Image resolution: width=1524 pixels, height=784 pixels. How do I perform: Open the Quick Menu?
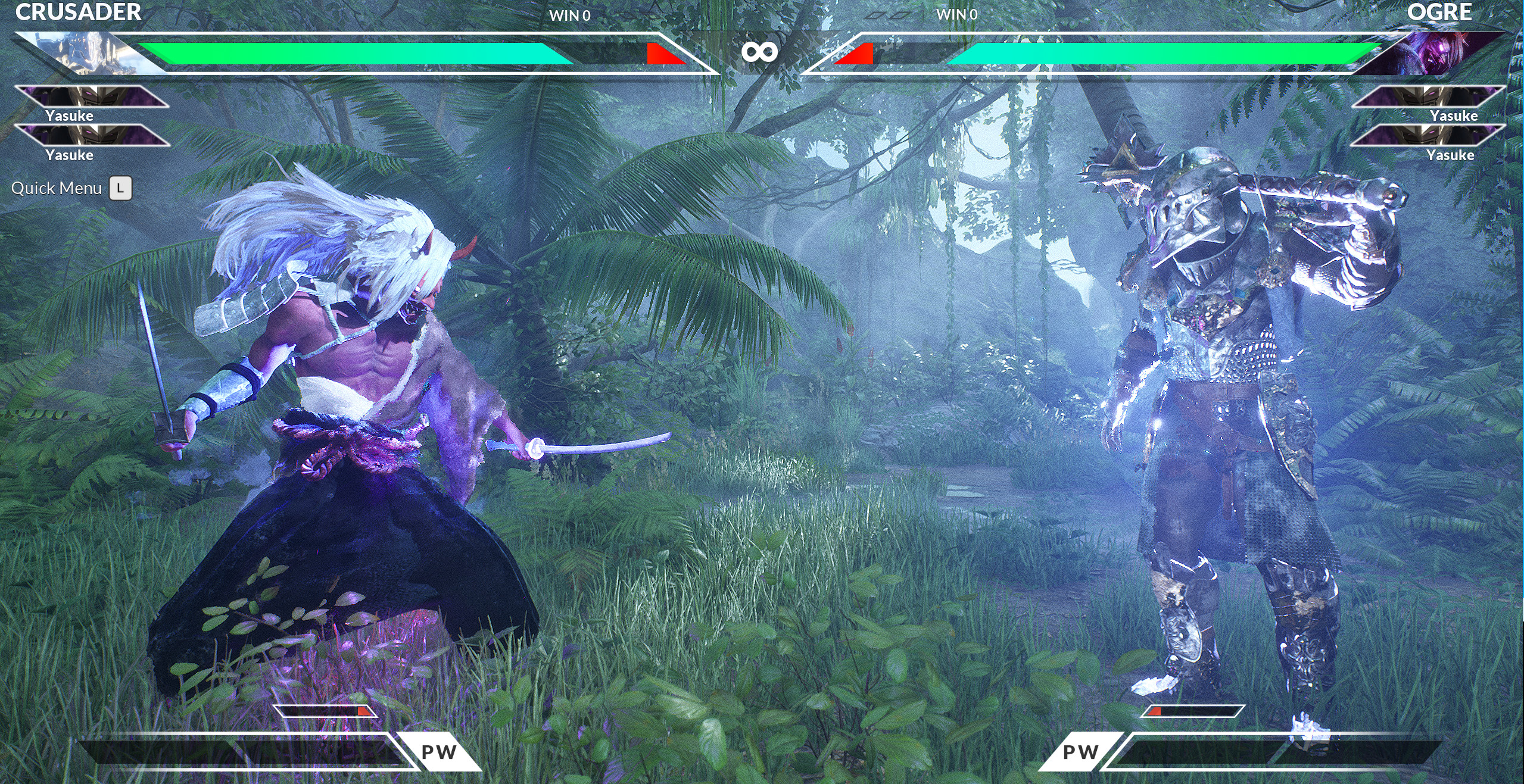57,188
